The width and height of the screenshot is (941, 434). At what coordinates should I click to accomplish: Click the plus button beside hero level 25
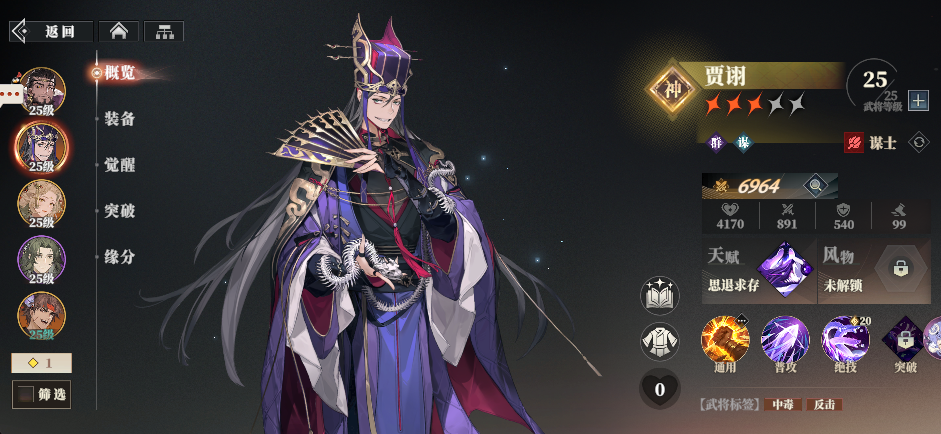[918, 101]
